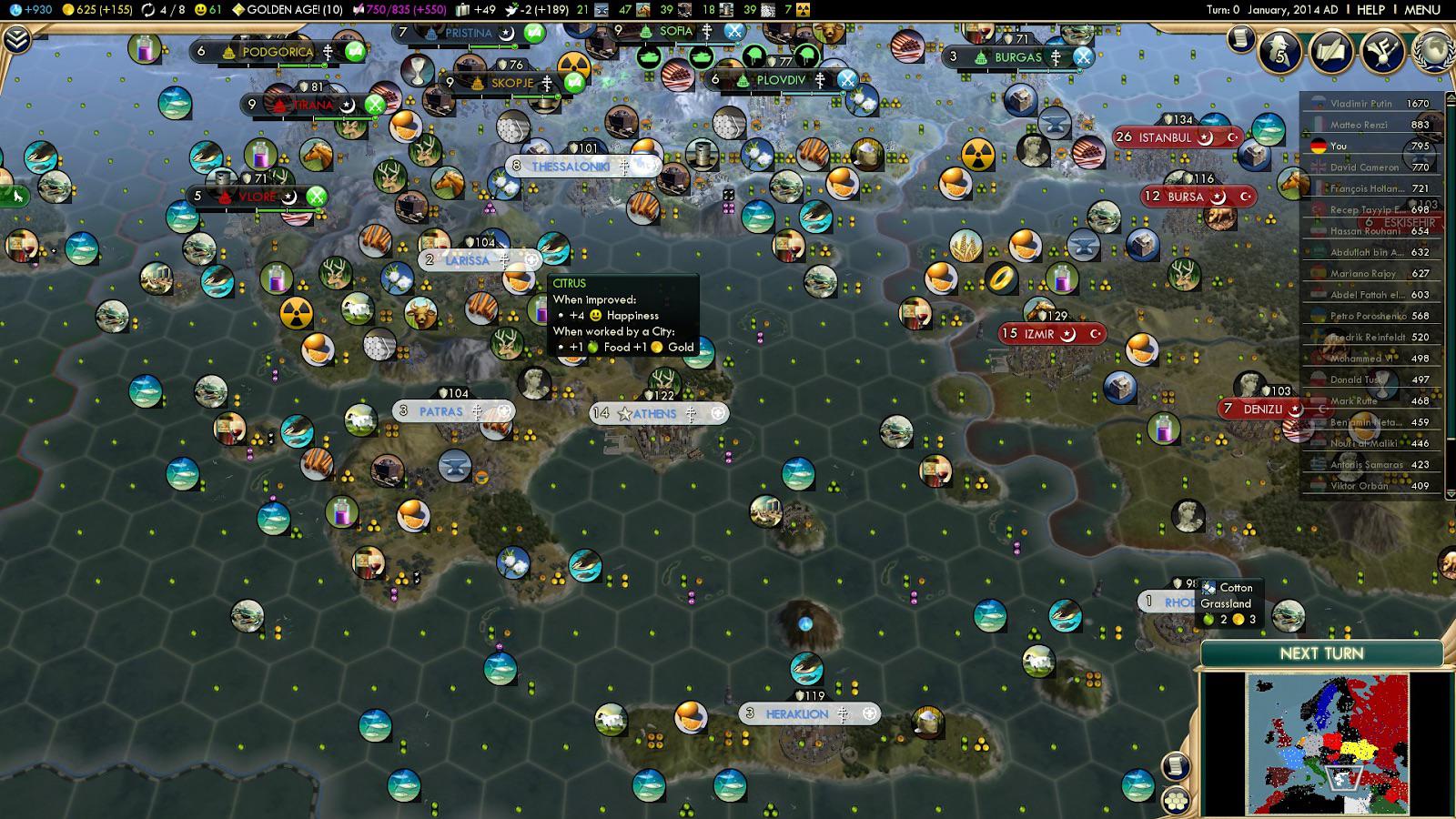Click the gold coin icon showing 625
The image size is (1456, 819).
coord(69,11)
